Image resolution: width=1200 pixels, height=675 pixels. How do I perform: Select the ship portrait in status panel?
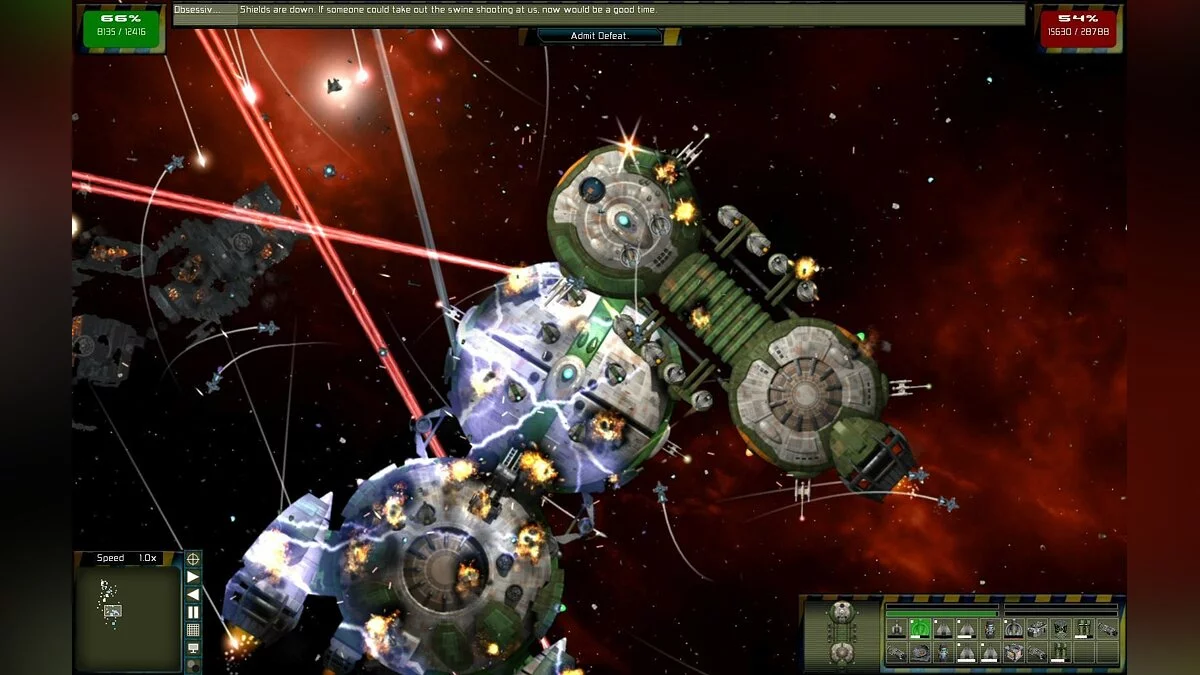click(x=843, y=632)
